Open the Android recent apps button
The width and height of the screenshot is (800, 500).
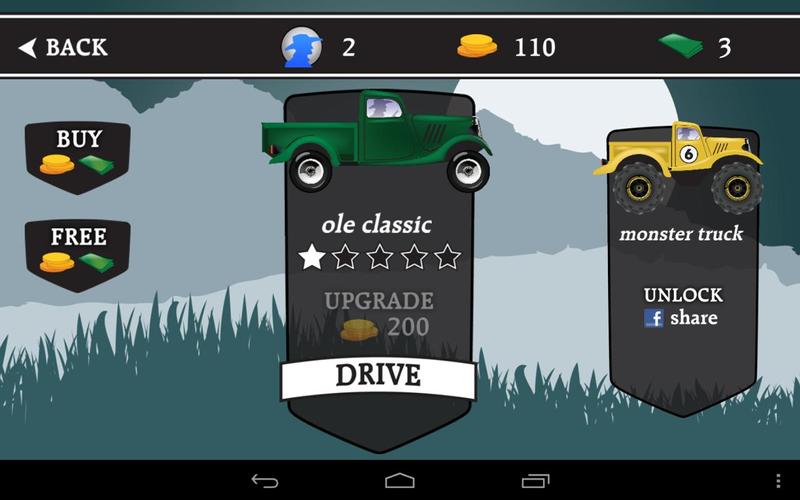coord(535,481)
